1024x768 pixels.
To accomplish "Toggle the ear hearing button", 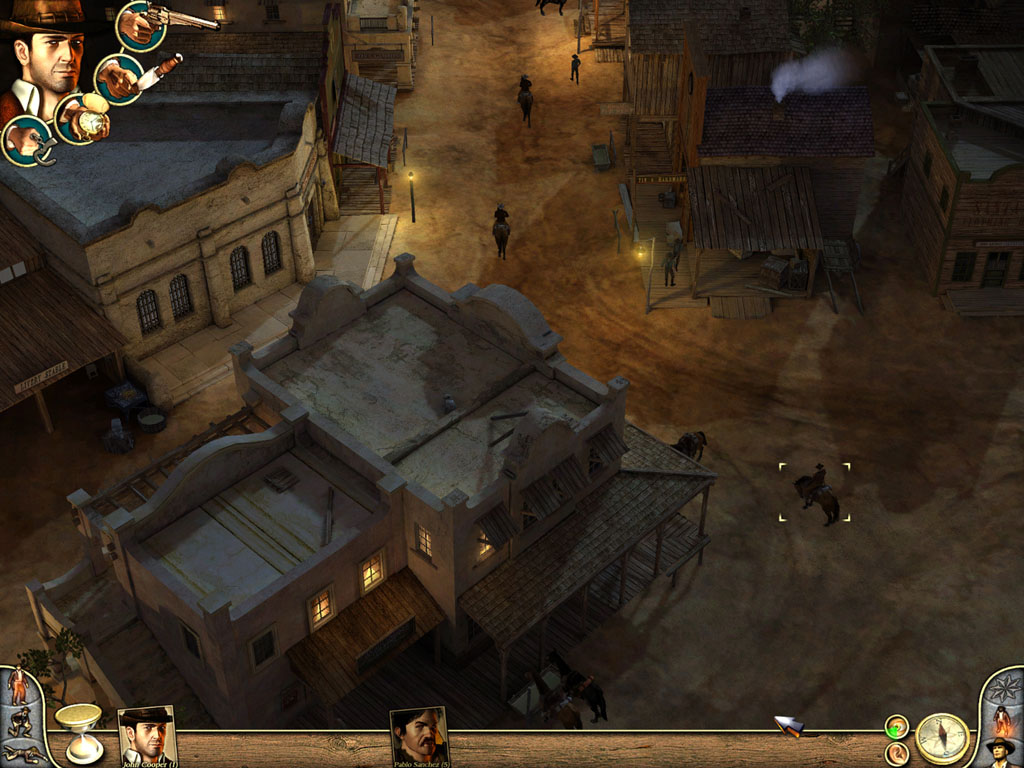I will click(x=897, y=753).
